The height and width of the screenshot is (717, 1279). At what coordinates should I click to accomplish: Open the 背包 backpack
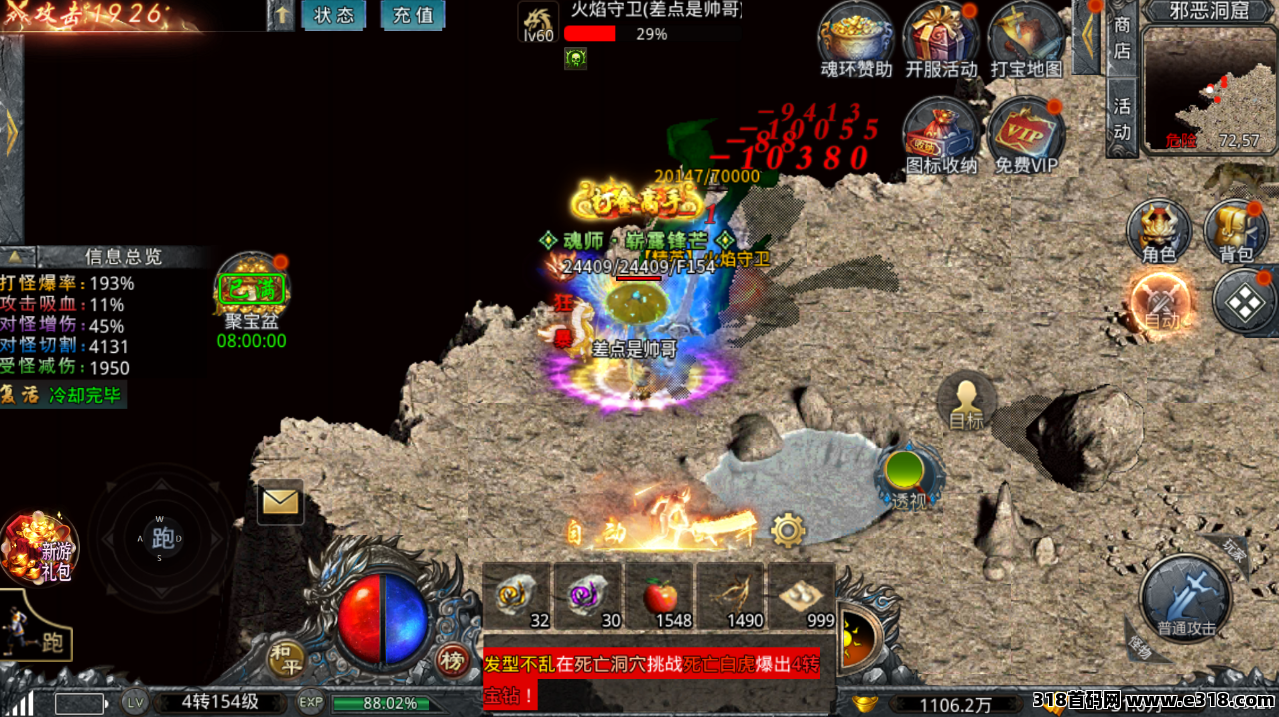click(1236, 230)
